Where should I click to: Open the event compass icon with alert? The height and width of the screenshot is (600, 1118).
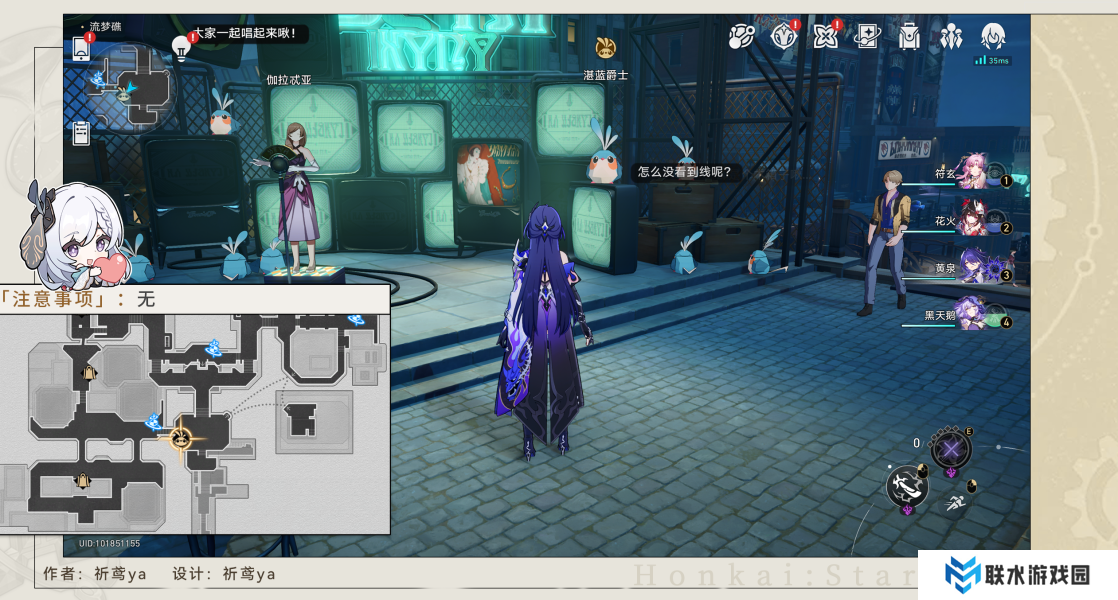pyautogui.click(x=784, y=37)
